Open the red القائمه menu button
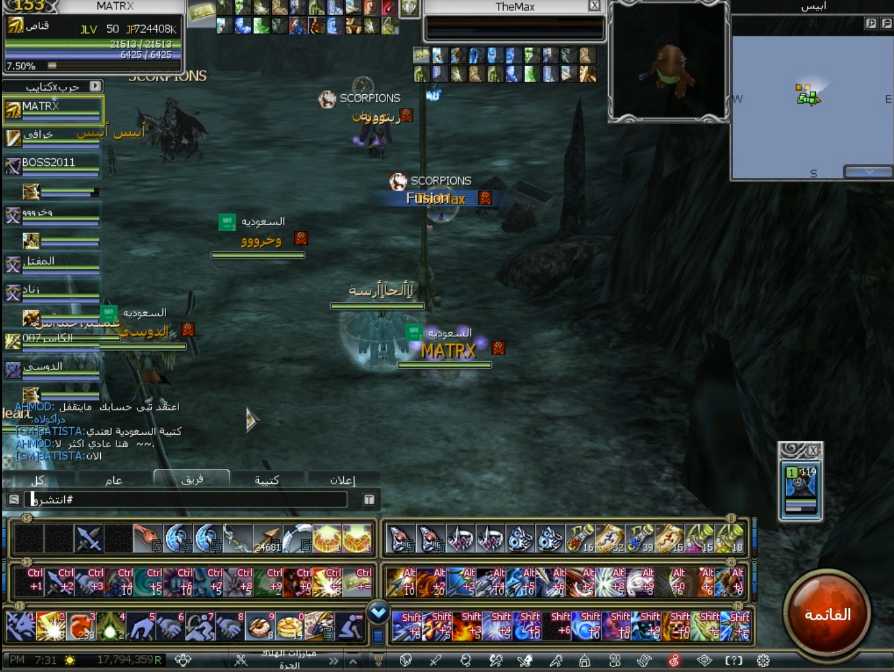This screenshot has width=894, height=672. pos(827,612)
